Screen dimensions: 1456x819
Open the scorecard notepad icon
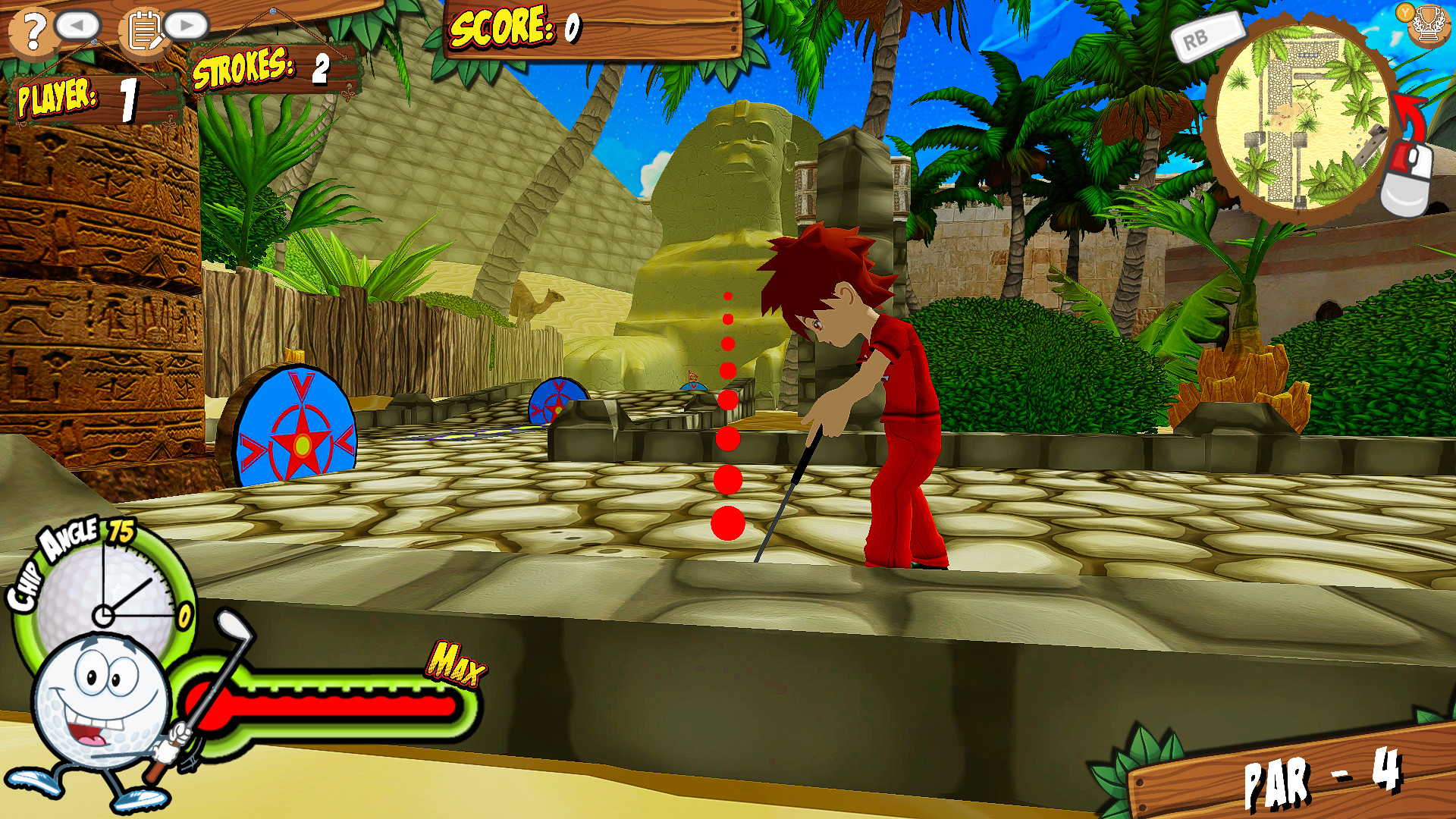click(144, 30)
